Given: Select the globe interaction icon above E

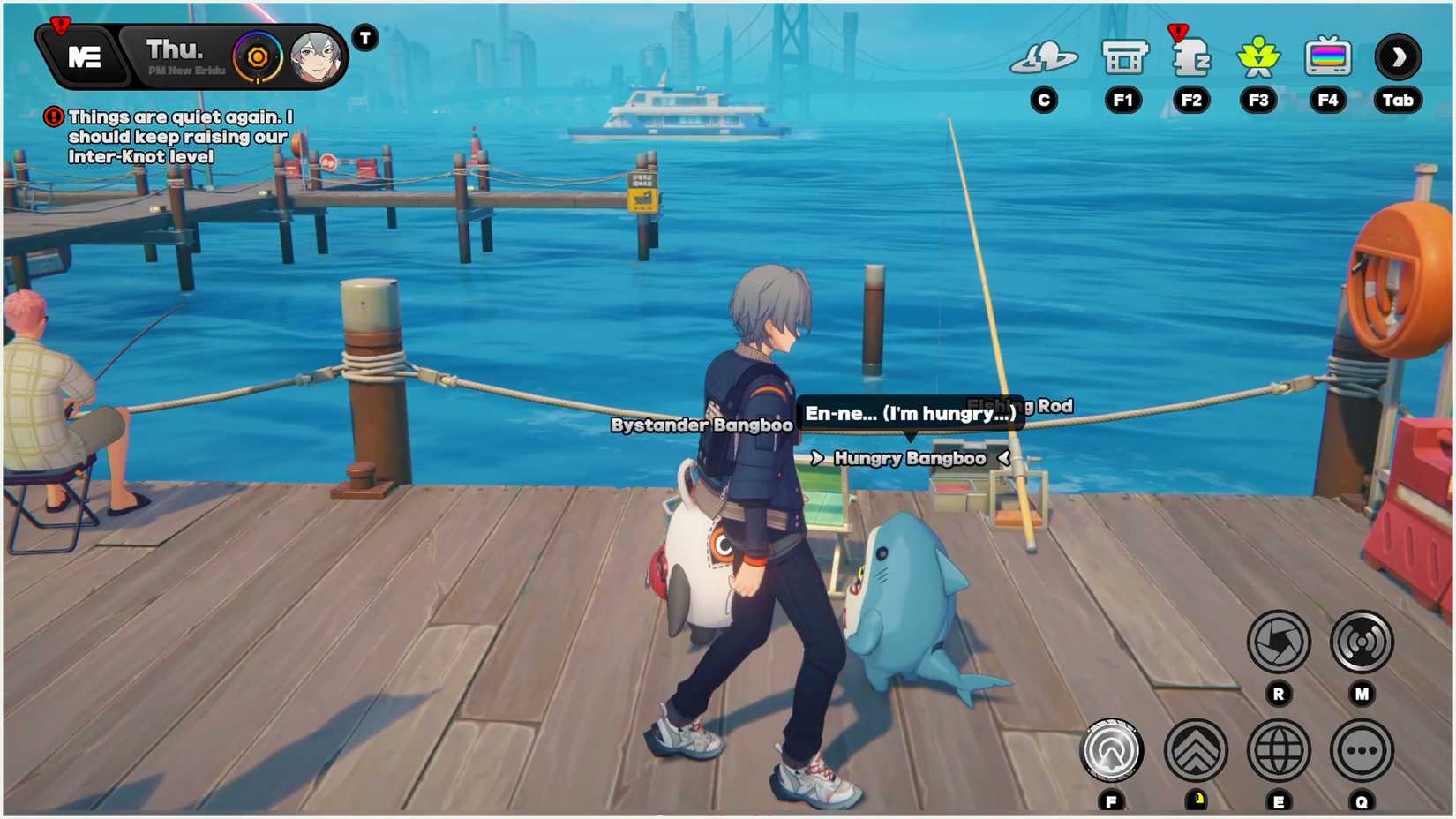Looking at the screenshot, I should point(1277,750).
